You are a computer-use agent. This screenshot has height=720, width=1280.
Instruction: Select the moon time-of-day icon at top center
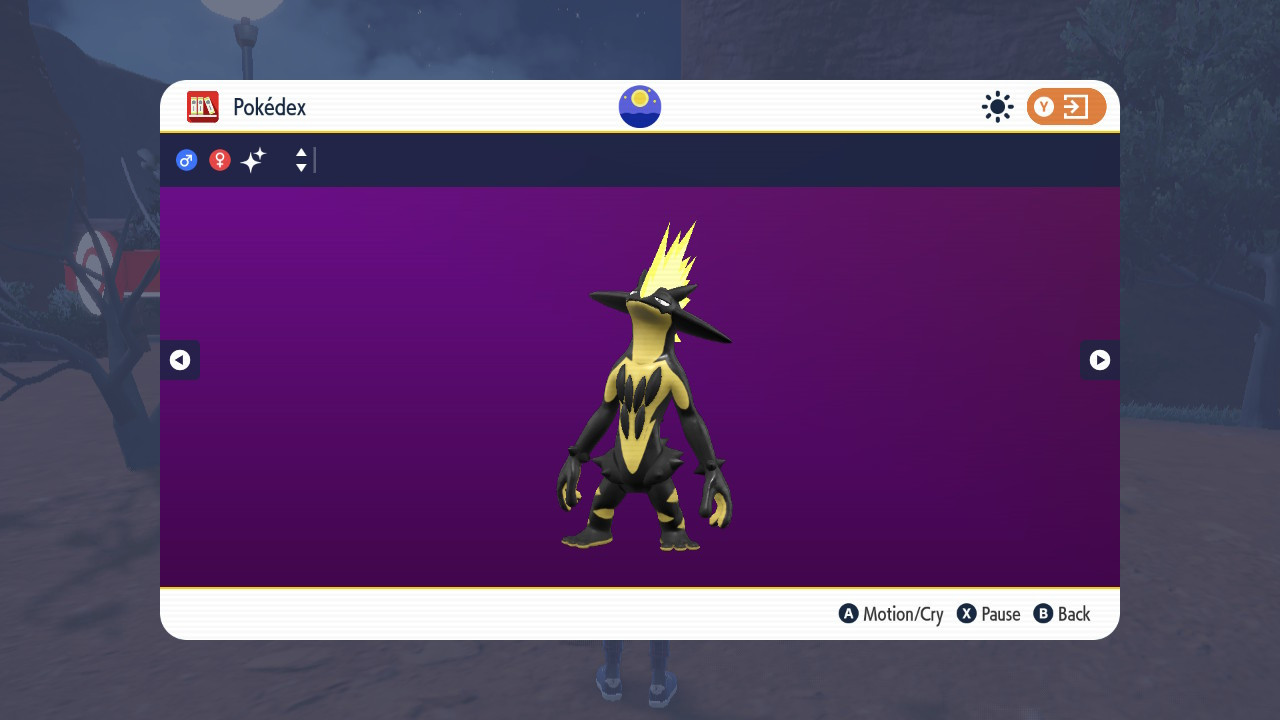[638, 106]
